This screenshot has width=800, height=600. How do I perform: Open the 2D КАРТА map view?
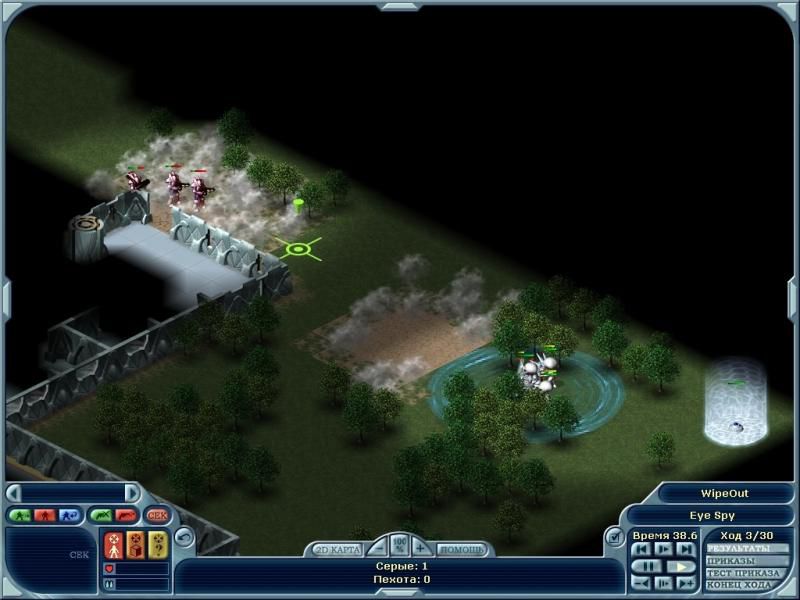[x=338, y=549]
